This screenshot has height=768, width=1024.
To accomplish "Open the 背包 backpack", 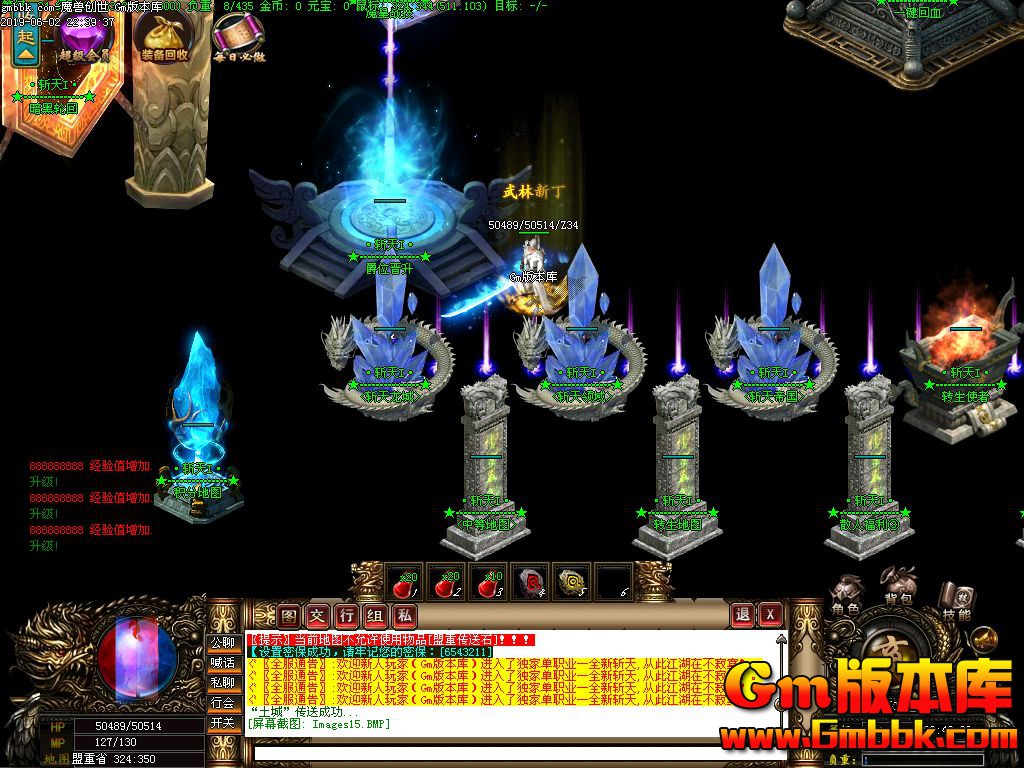I will click(898, 588).
